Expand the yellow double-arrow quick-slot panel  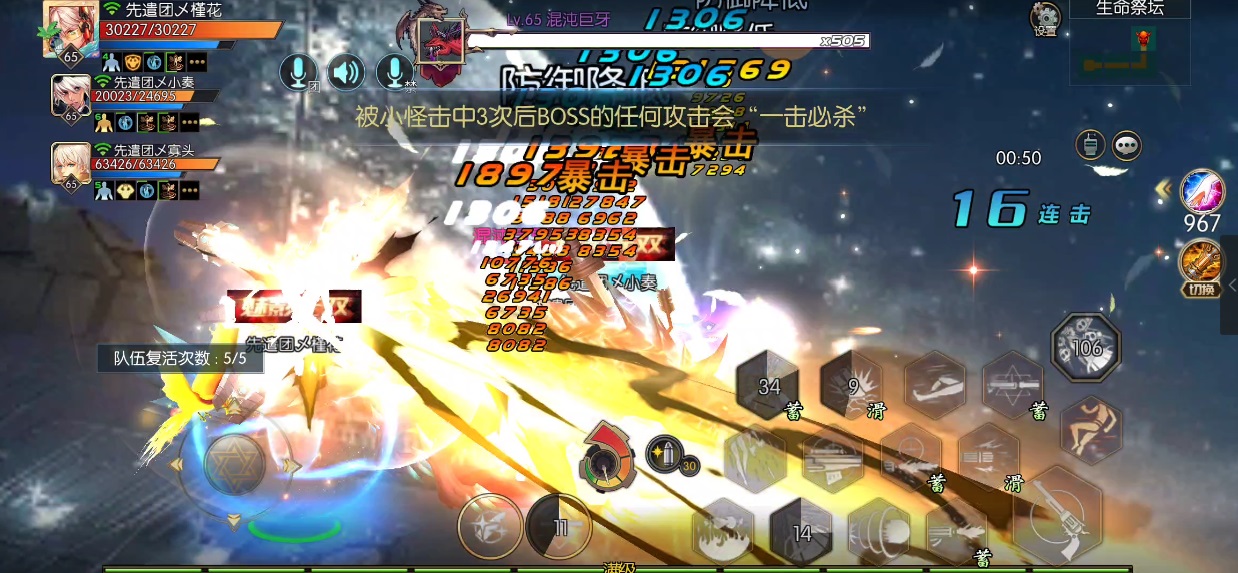pos(1163,188)
